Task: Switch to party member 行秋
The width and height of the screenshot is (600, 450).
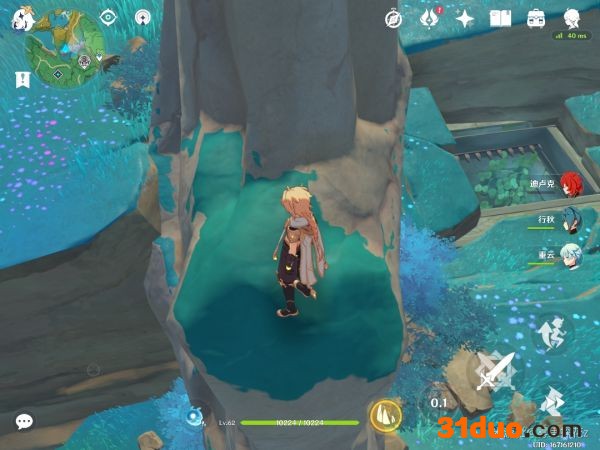Action: pyautogui.click(x=569, y=218)
